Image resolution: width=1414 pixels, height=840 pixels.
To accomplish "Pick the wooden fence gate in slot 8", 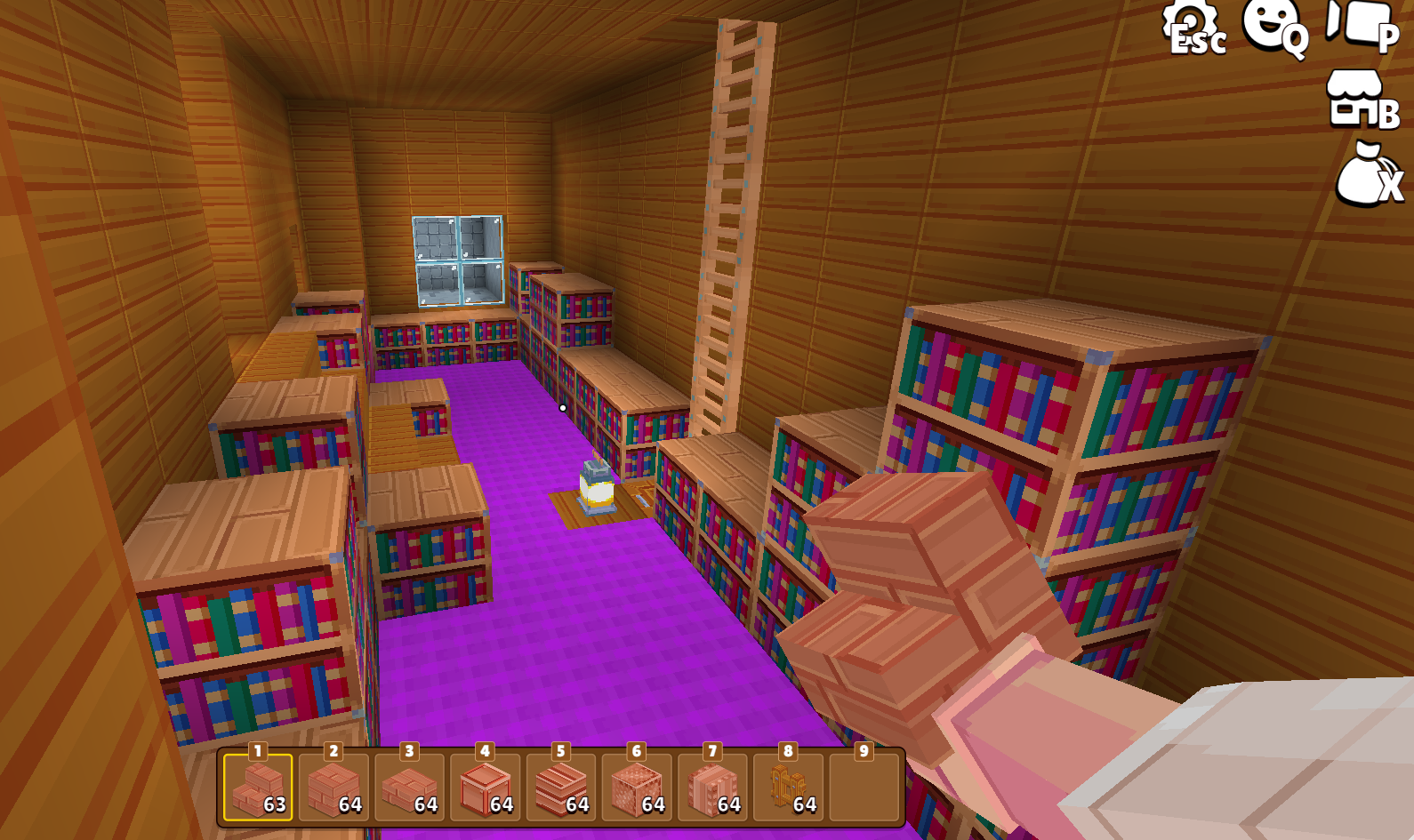I will tap(789, 788).
